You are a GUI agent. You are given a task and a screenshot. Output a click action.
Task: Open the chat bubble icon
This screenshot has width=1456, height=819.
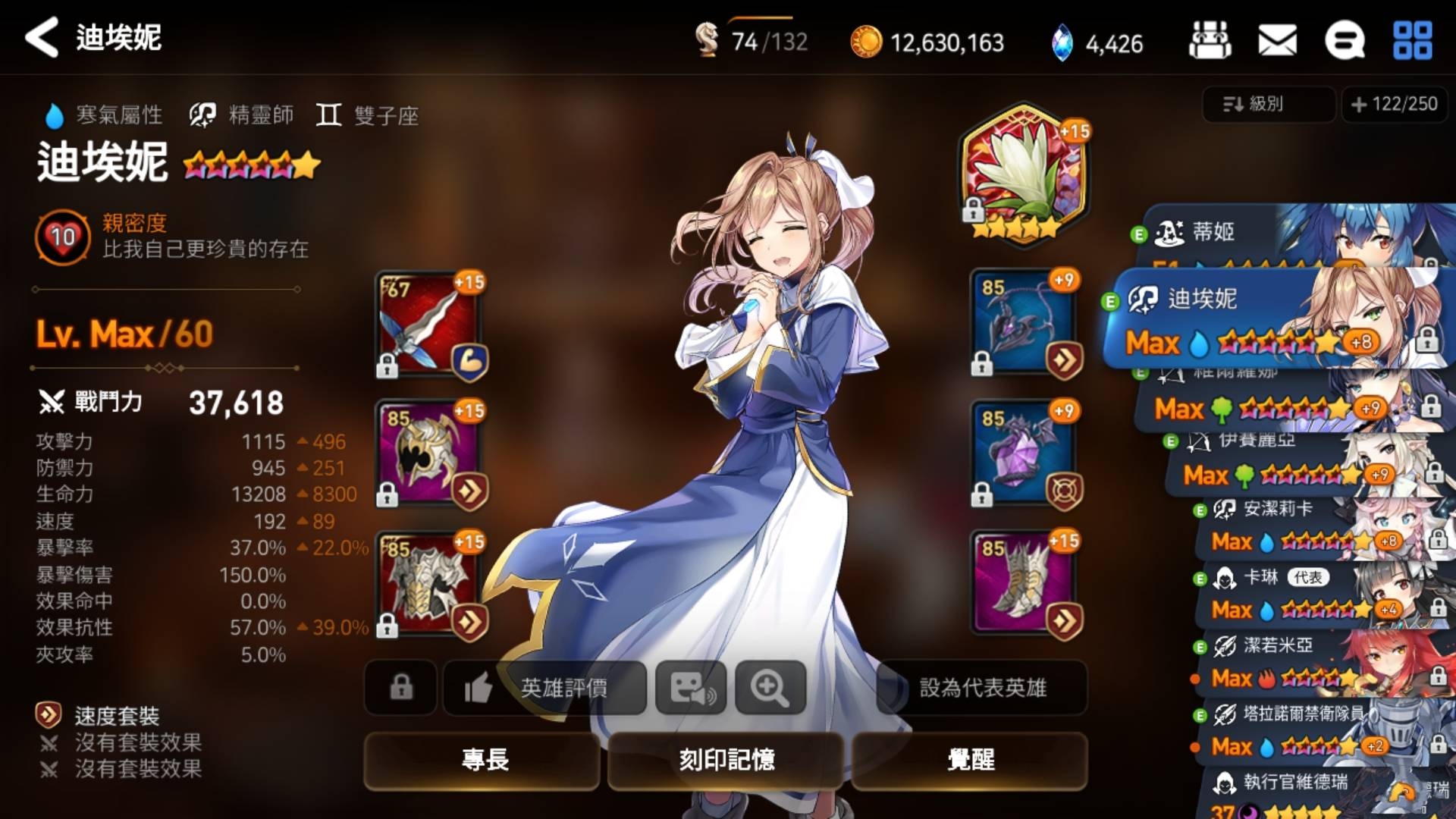coord(1344,40)
